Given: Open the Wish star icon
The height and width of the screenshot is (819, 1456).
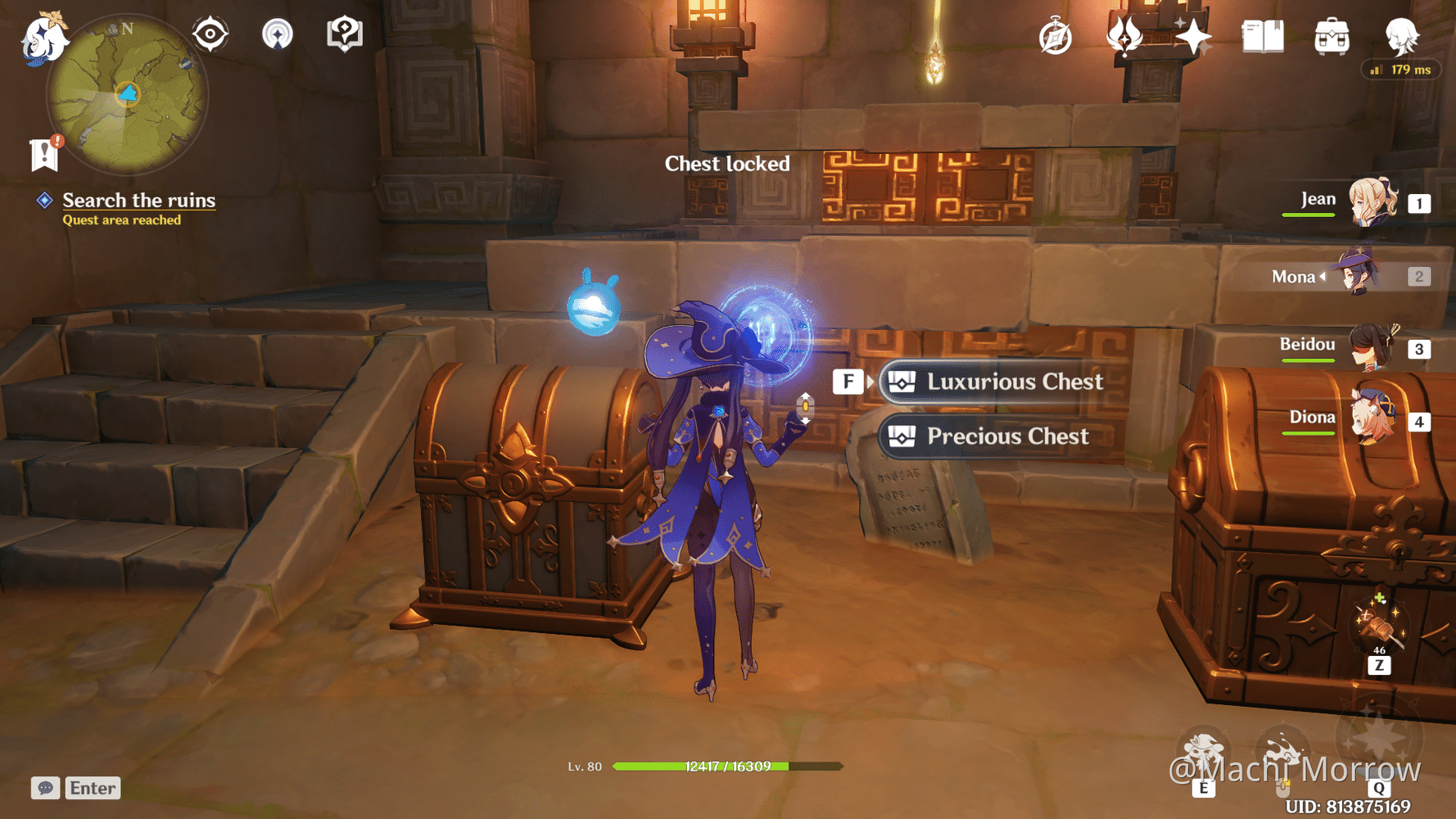Looking at the screenshot, I should [1194, 35].
